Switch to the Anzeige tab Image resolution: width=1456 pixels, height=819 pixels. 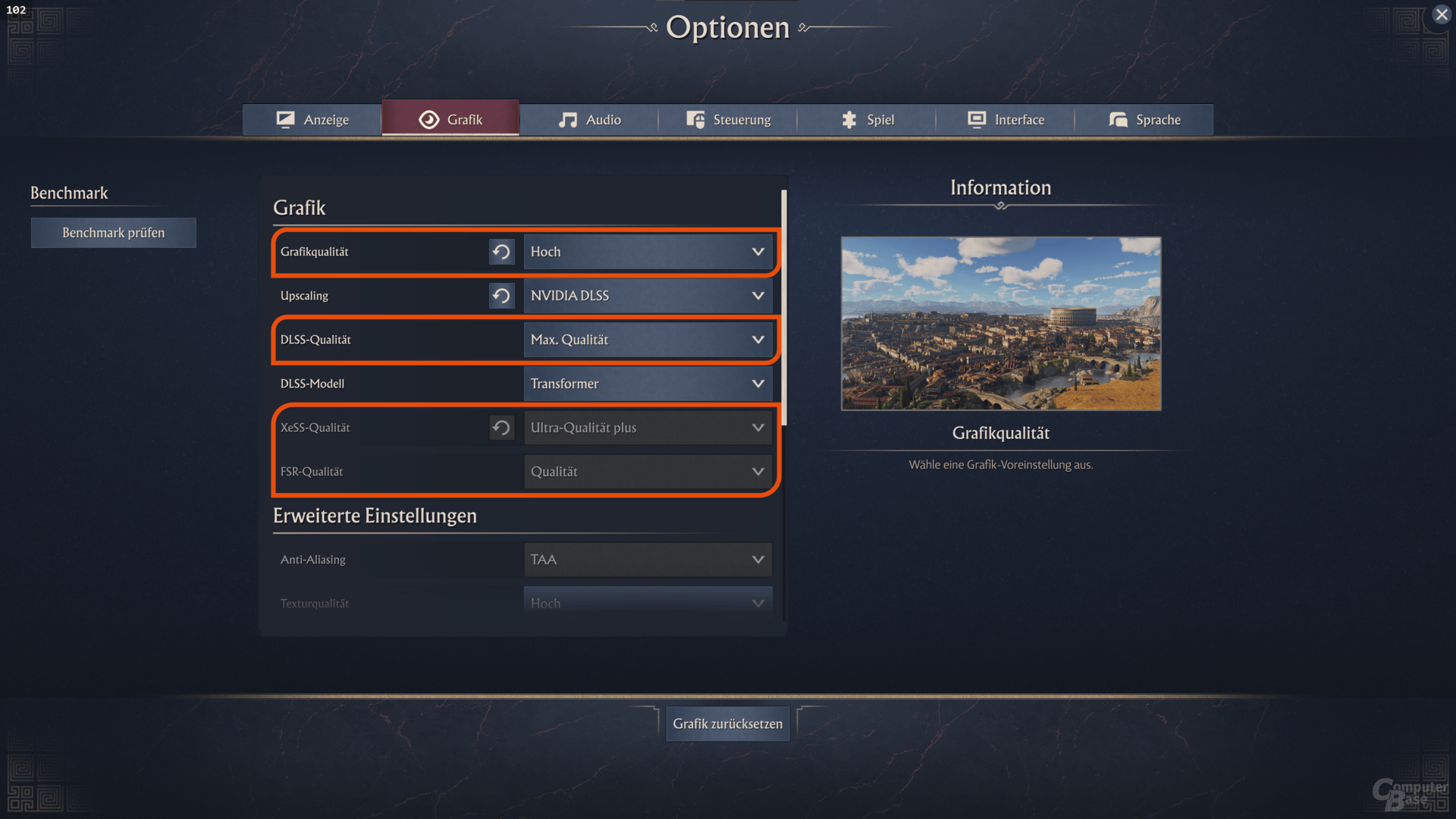coord(312,120)
